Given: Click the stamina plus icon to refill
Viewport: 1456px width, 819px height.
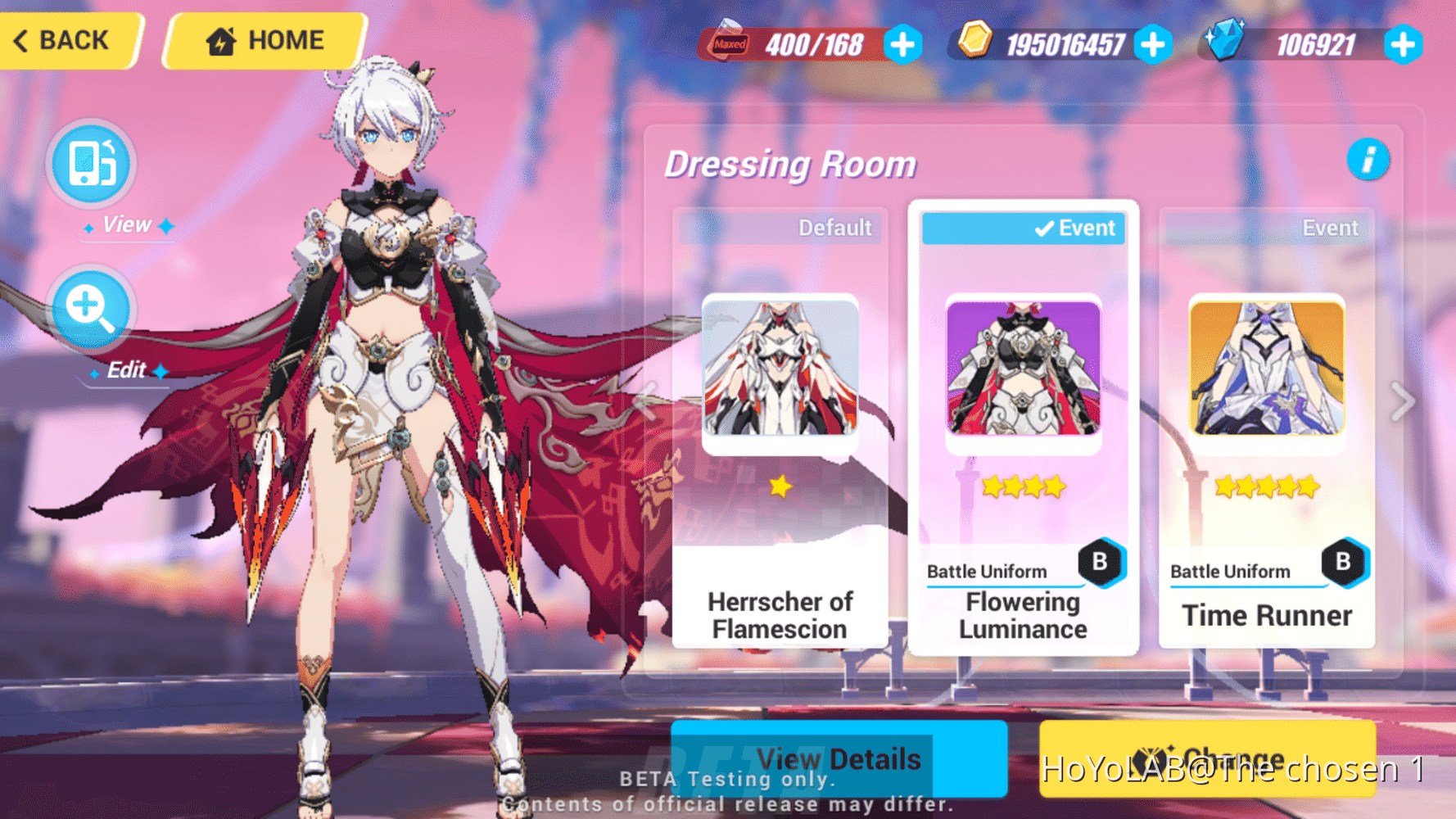Looking at the screenshot, I should tap(902, 45).
